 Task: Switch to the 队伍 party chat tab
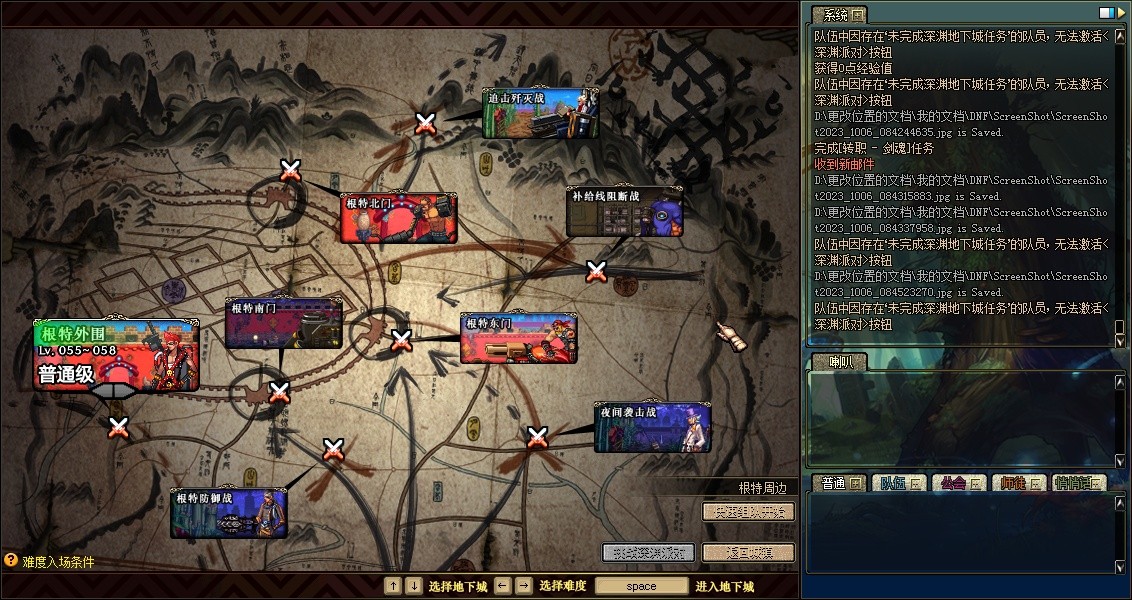[x=896, y=483]
